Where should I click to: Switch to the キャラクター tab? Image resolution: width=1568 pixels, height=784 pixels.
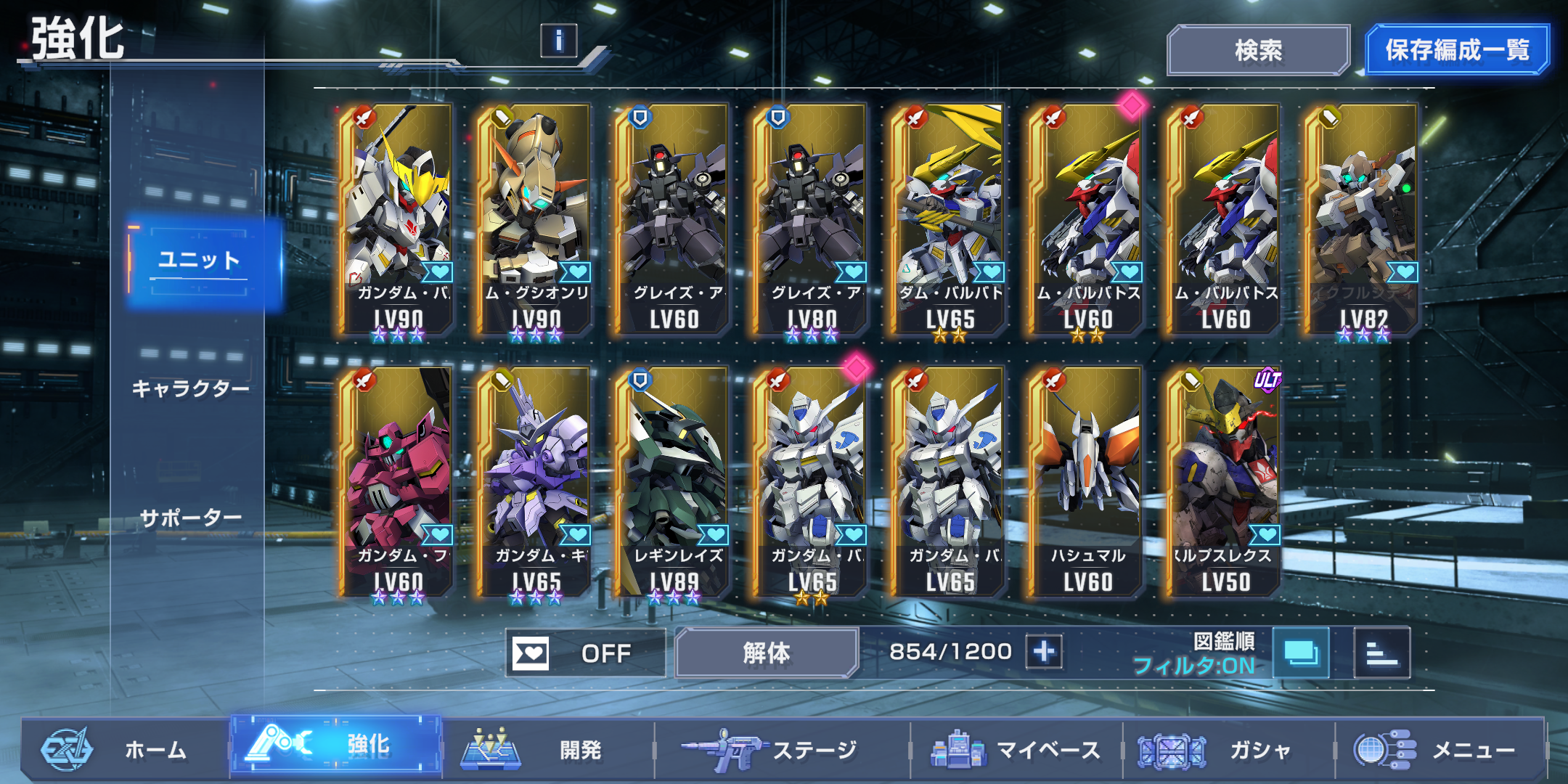point(191,389)
